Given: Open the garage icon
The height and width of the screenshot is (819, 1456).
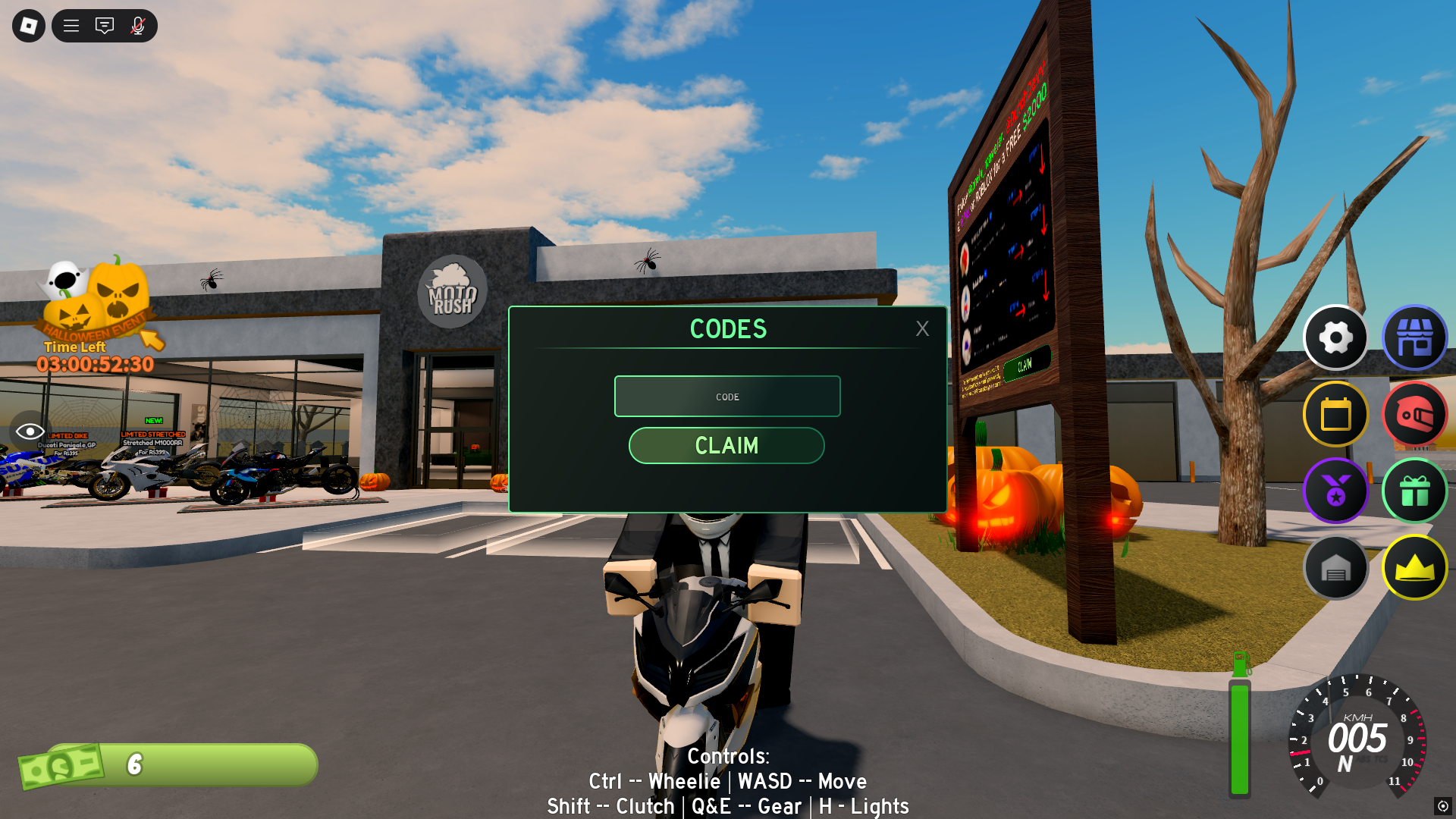Looking at the screenshot, I should 1336,567.
